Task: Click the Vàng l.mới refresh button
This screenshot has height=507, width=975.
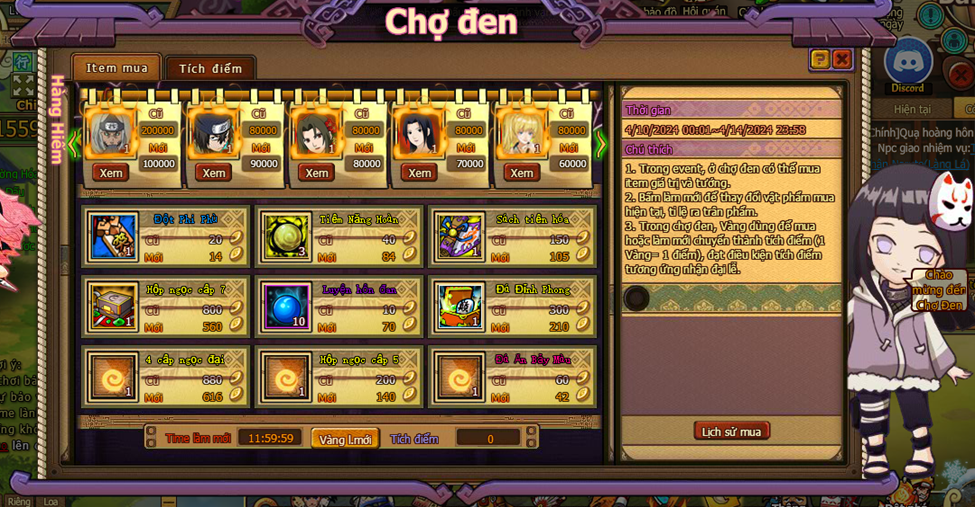Action: click(345, 439)
